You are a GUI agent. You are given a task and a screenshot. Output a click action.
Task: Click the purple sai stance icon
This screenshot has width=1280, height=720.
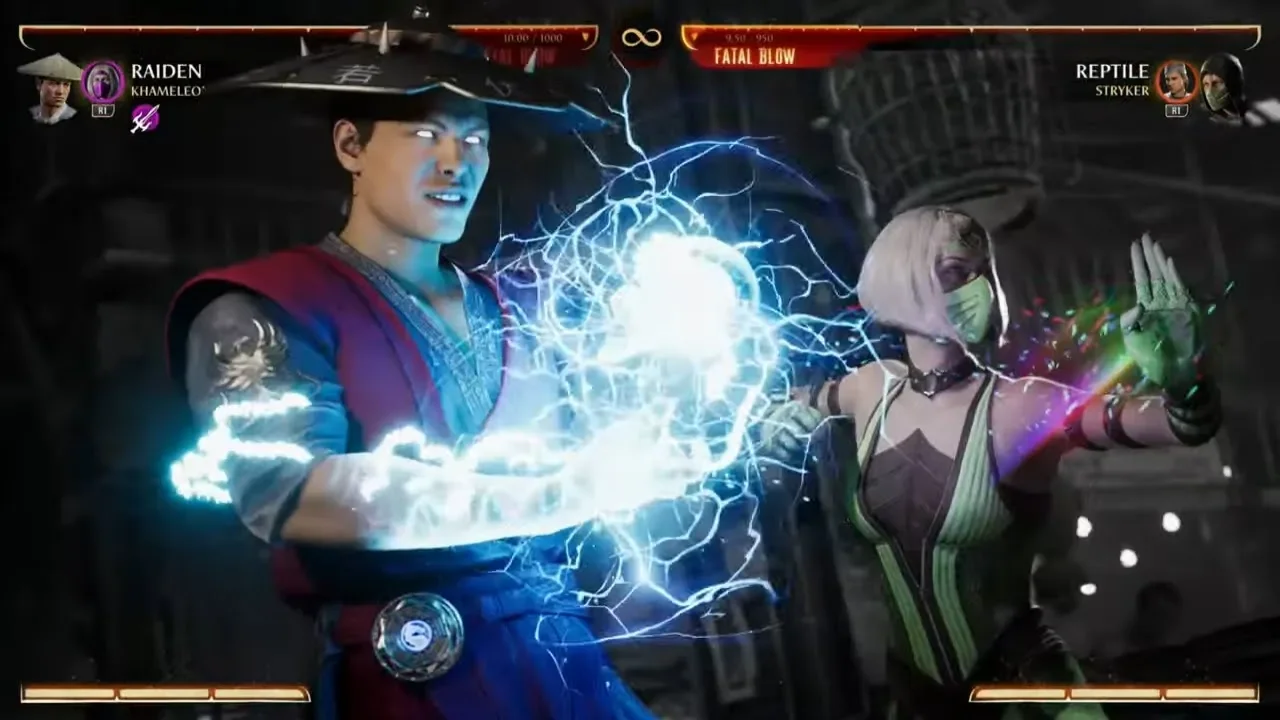point(145,119)
